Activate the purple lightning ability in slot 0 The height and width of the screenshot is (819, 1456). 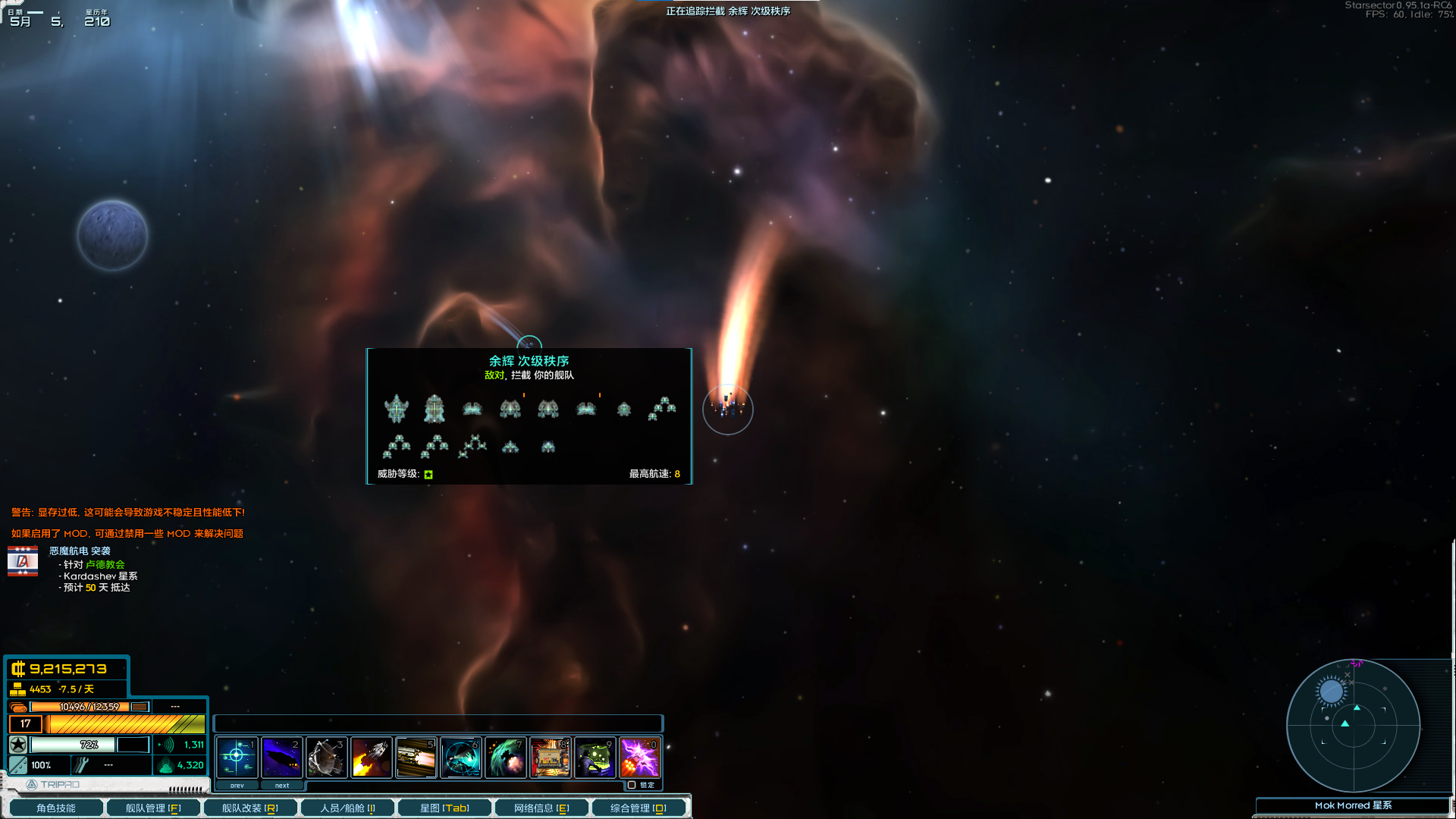pos(640,757)
